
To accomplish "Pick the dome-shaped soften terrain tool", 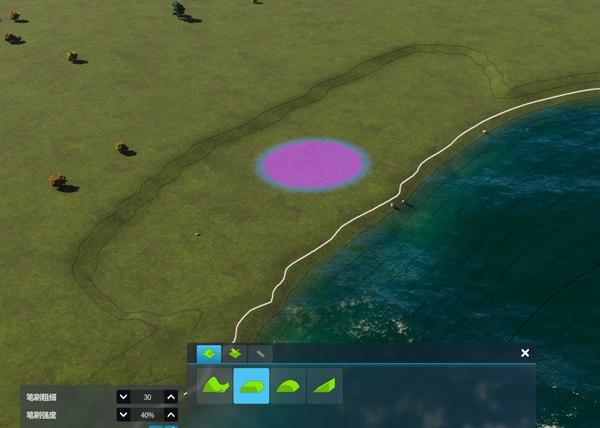I will click(x=288, y=385).
